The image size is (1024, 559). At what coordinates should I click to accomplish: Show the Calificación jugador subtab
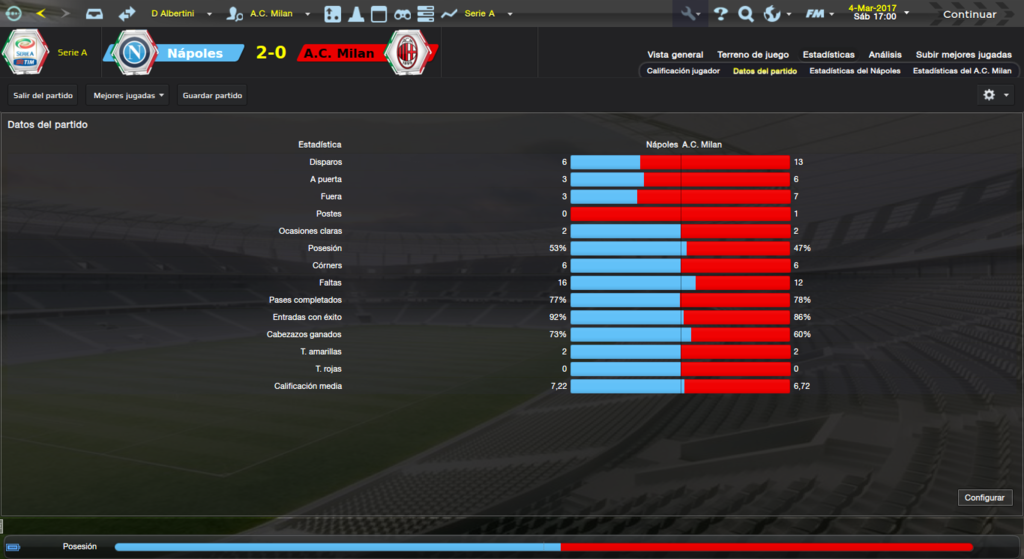[683, 71]
